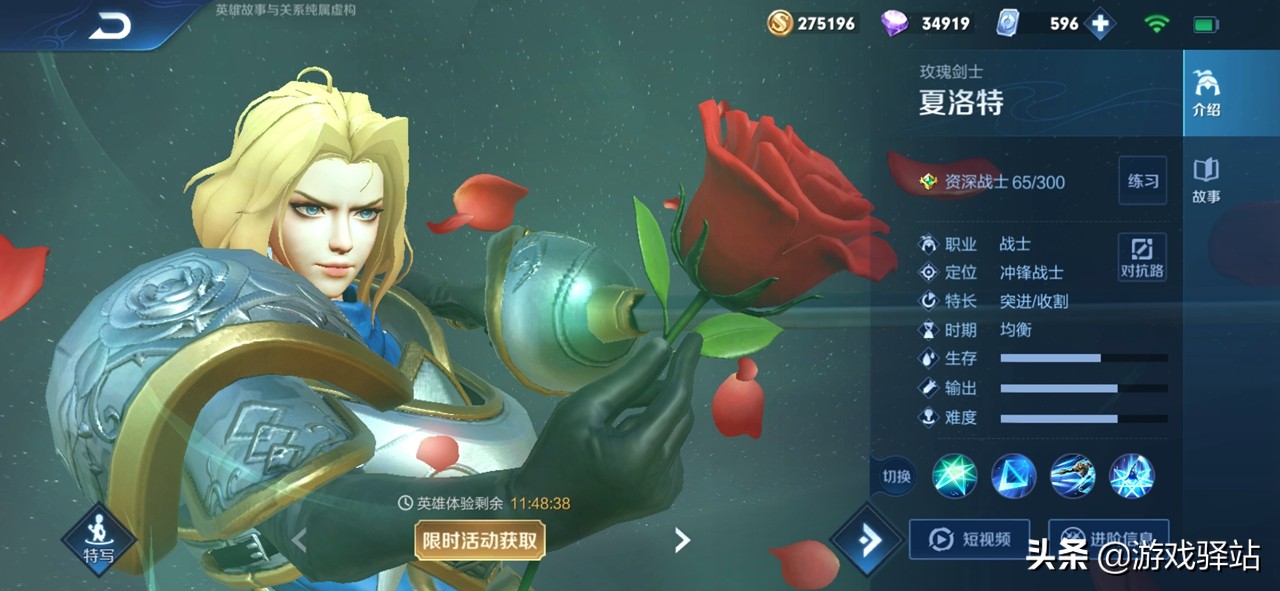This screenshot has width=1280, height=591.
Task: Go back using the return arrow
Action: pos(110,26)
